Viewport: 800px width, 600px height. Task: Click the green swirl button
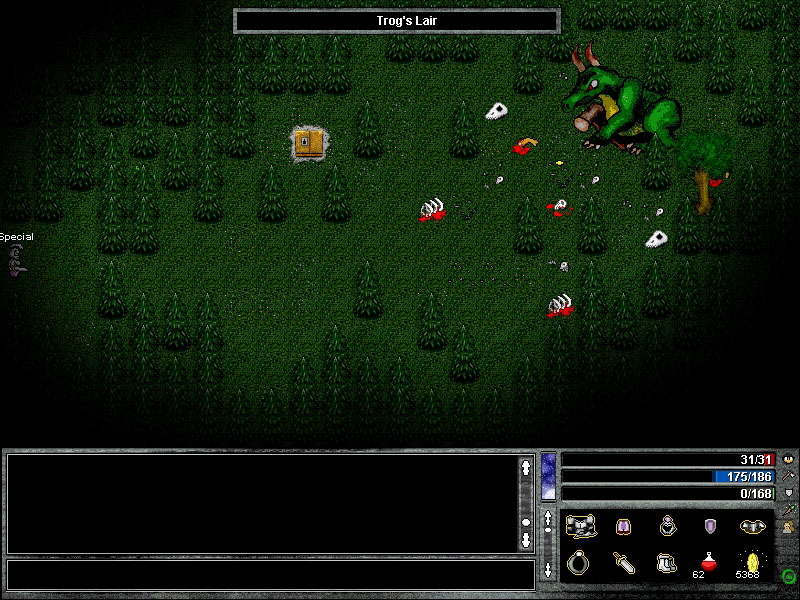[x=789, y=575]
